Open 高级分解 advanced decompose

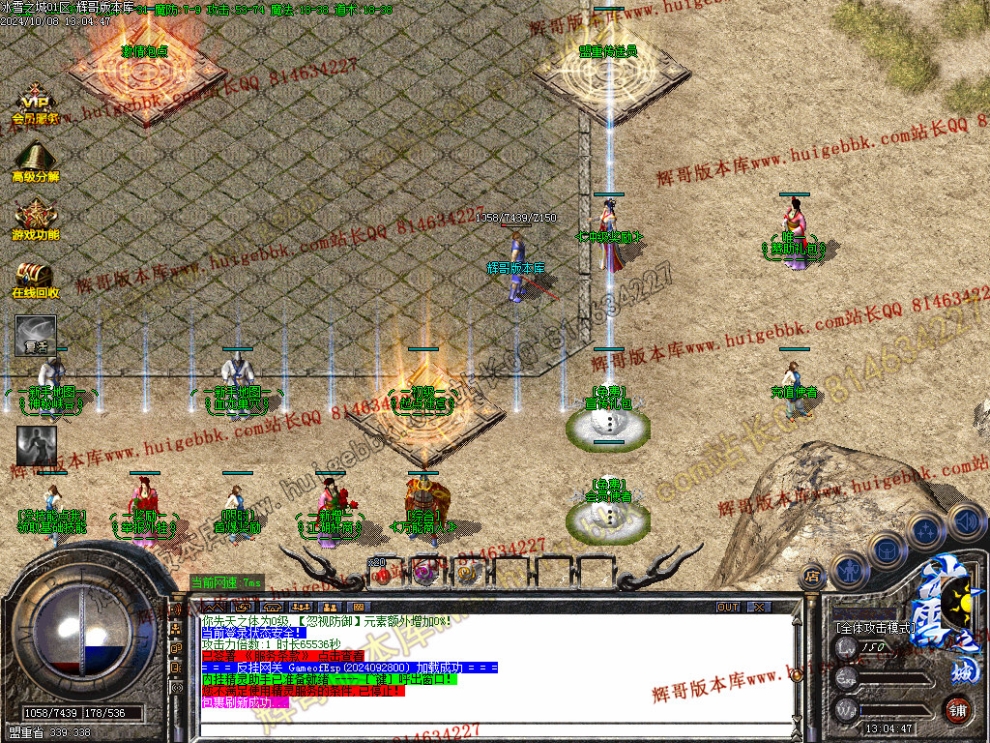click(35, 159)
